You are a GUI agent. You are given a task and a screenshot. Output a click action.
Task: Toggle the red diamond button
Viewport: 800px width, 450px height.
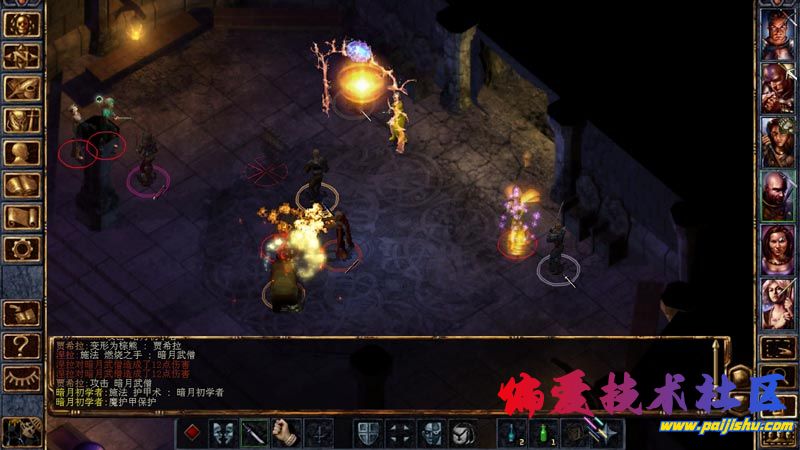192,433
